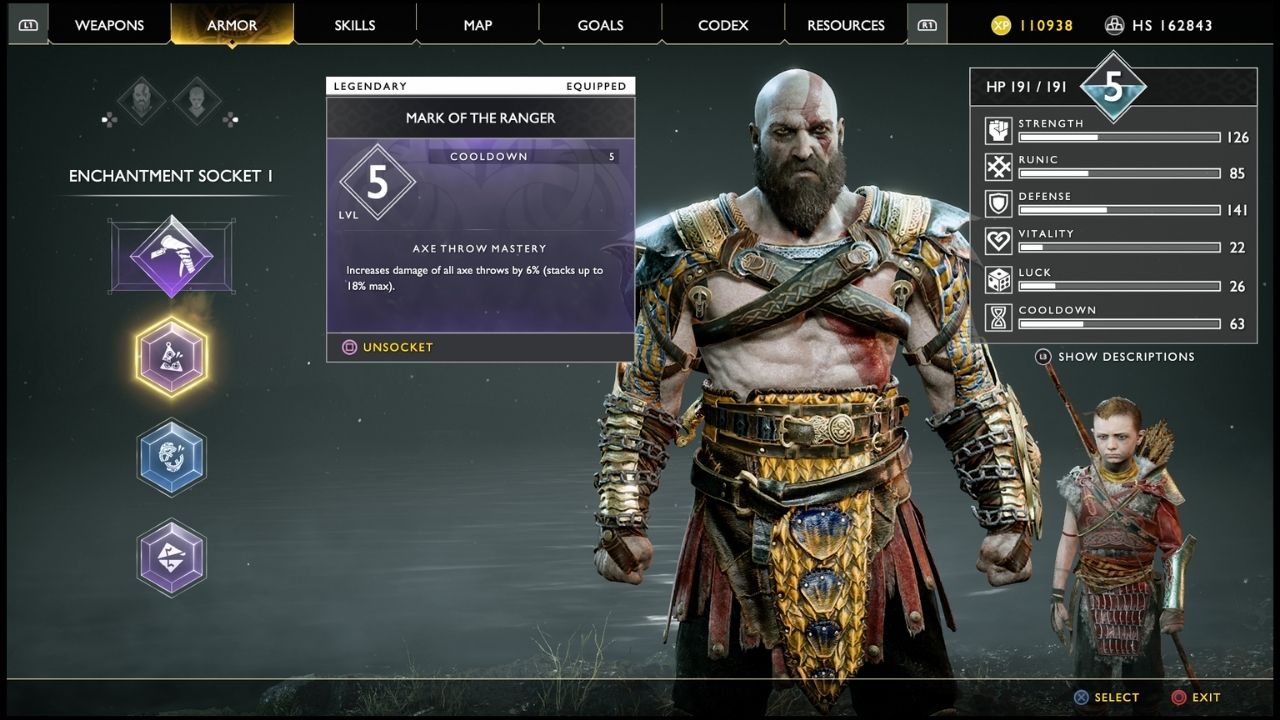Open the Codex tab
The height and width of the screenshot is (720, 1280).
[x=722, y=25]
